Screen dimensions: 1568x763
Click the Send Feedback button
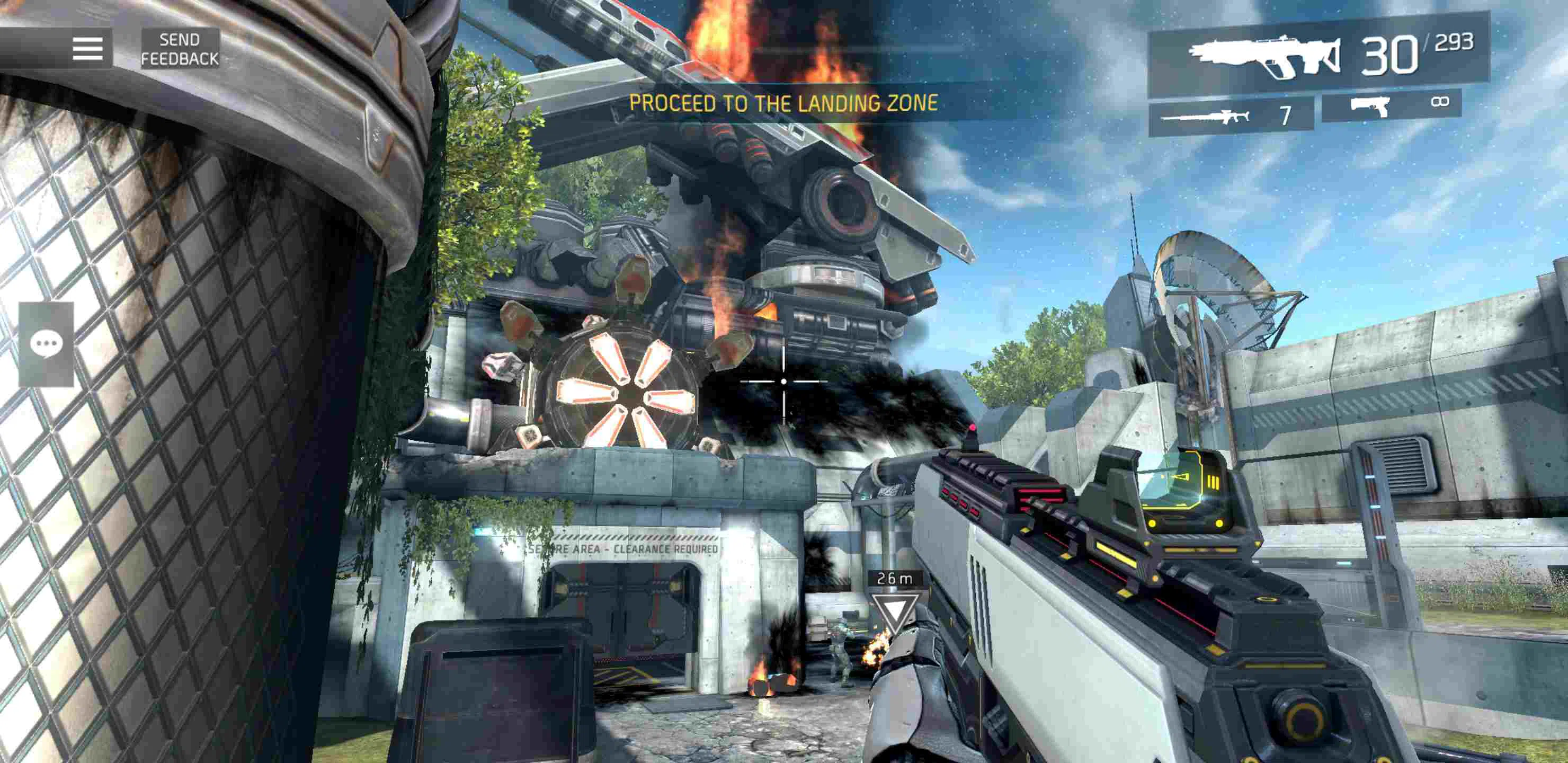point(180,49)
